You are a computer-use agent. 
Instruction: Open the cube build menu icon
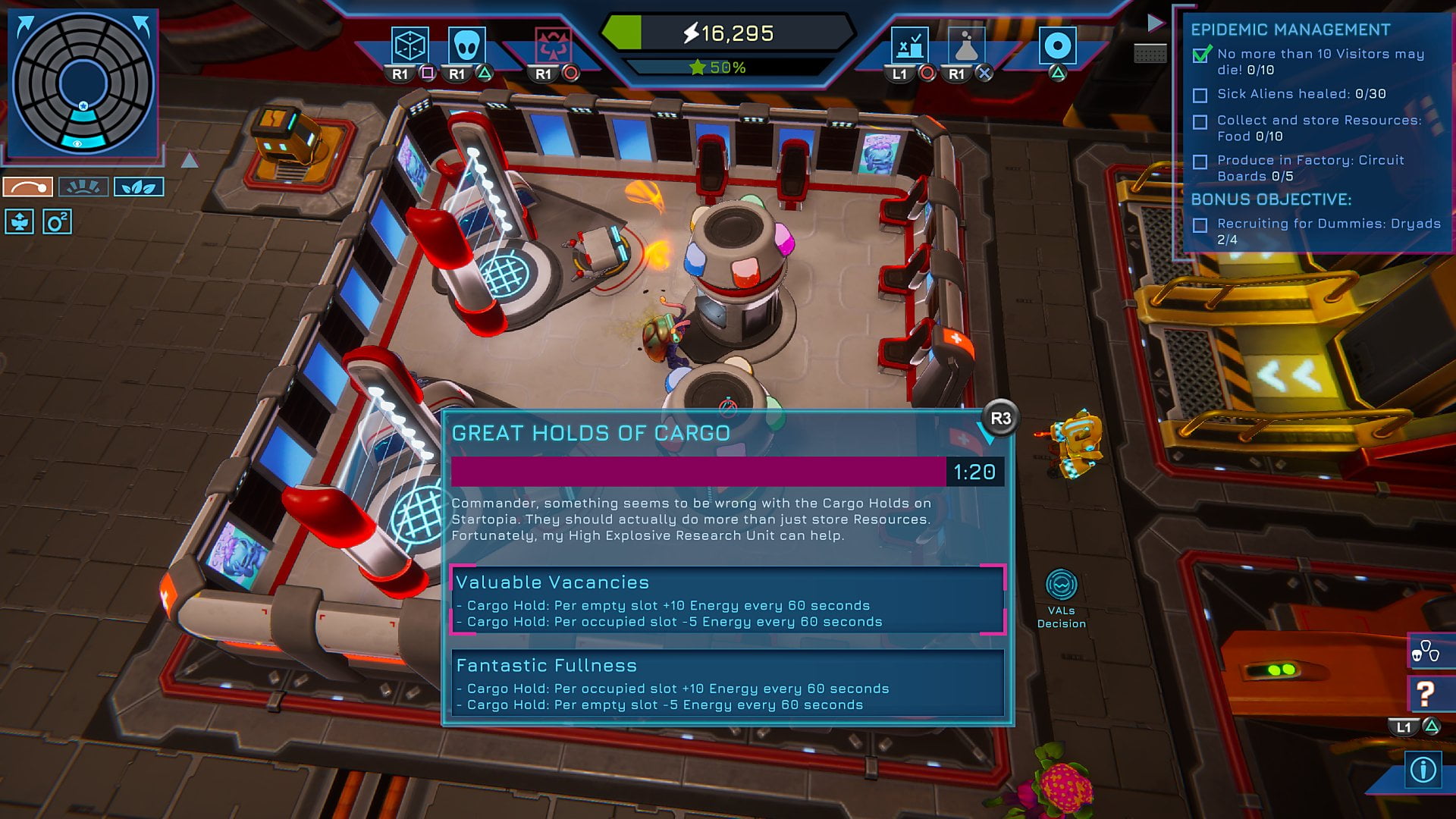pyautogui.click(x=409, y=45)
